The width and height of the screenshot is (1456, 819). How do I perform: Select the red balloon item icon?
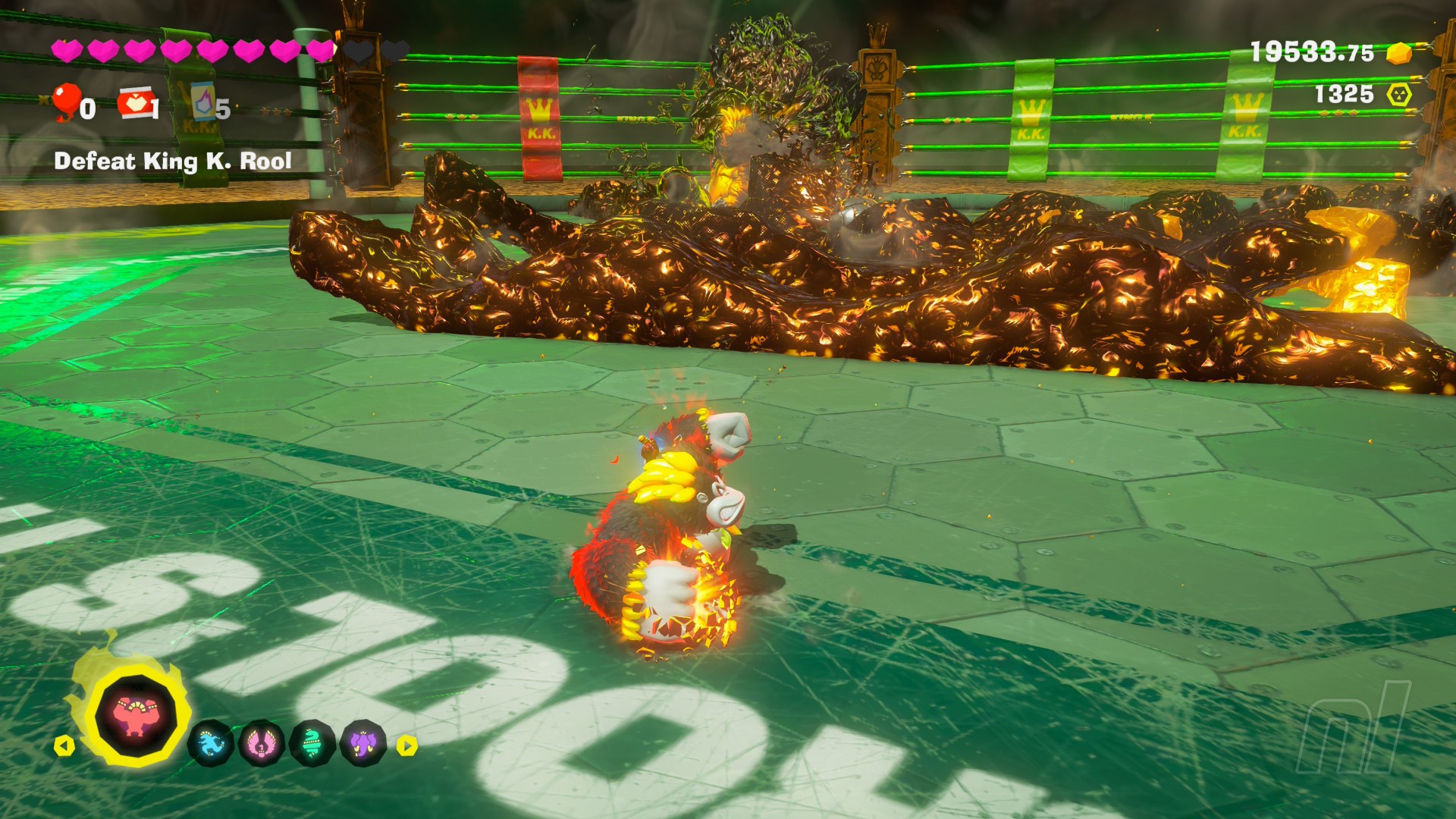(x=67, y=102)
